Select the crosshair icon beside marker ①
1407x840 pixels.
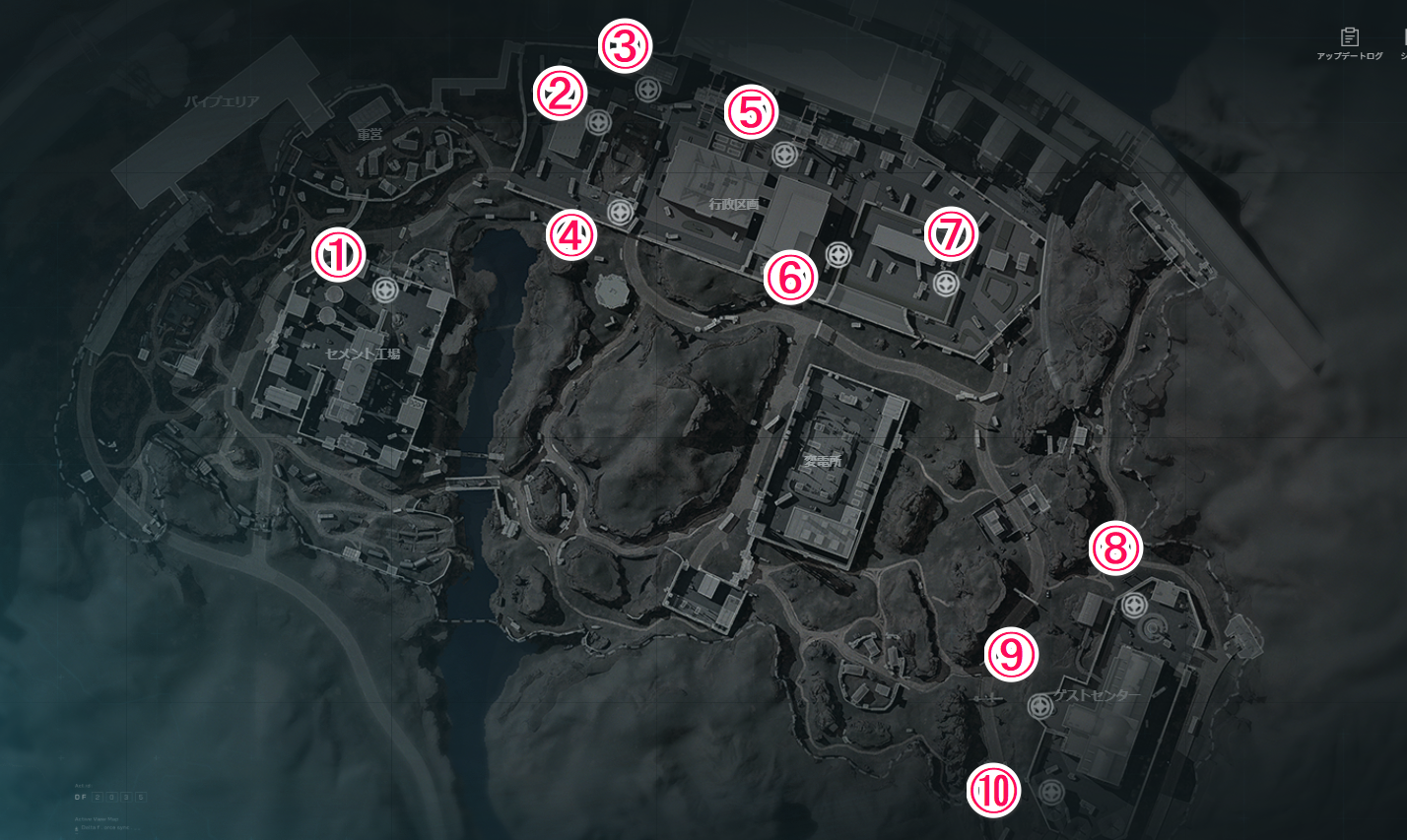(x=384, y=291)
